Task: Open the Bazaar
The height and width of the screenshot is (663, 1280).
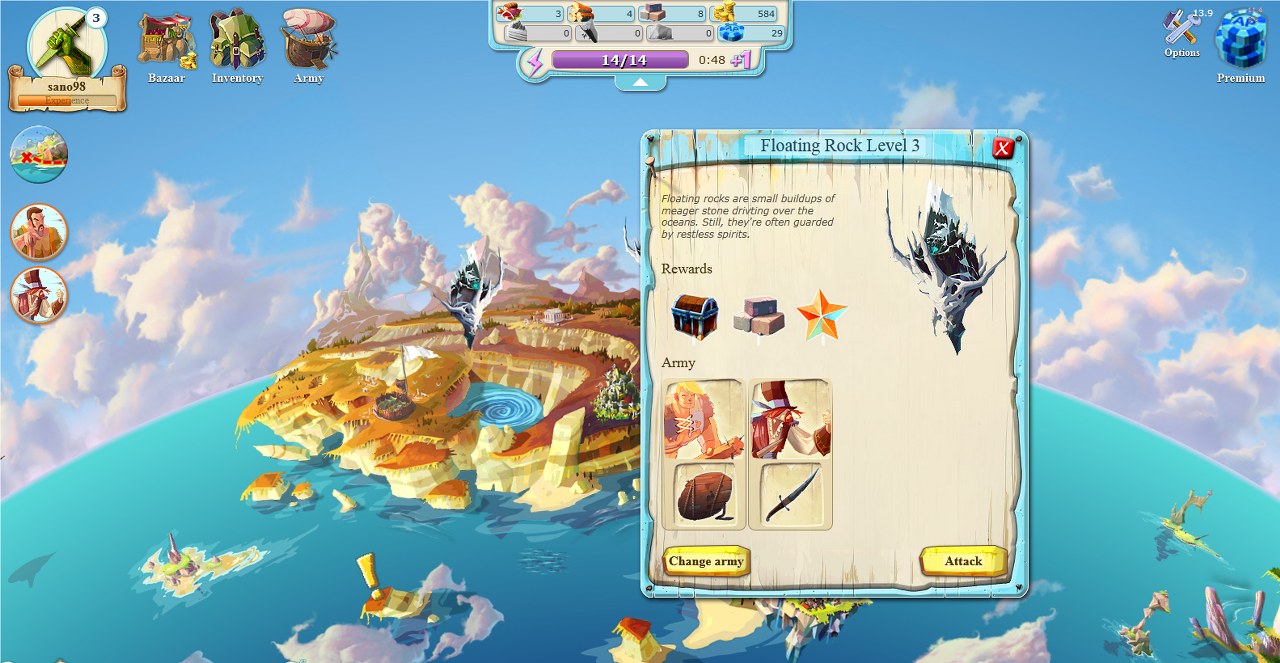Action: [x=166, y=46]
